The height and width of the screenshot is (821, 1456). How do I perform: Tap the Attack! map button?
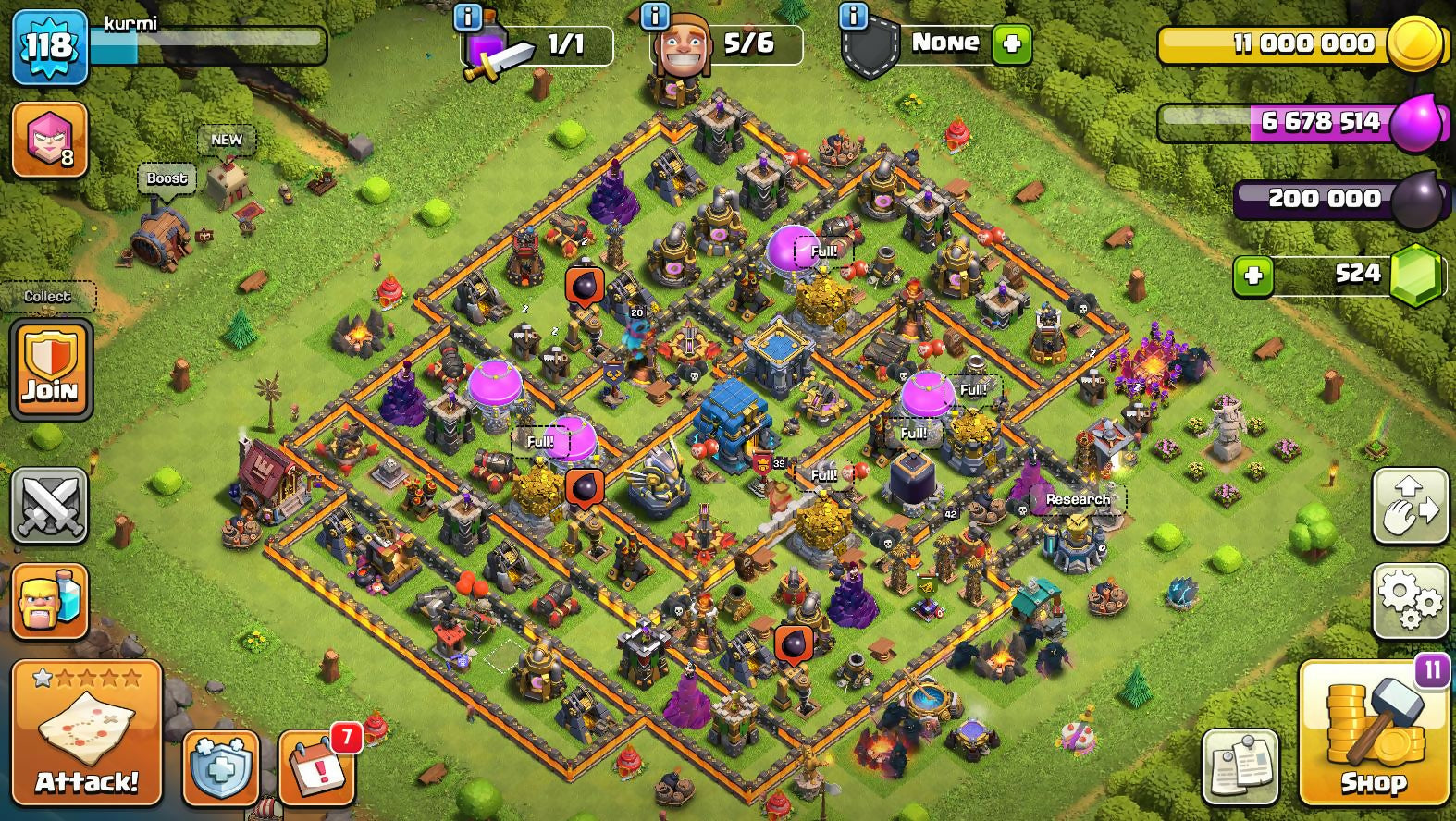pyautogui.click(x=86, y=732)
